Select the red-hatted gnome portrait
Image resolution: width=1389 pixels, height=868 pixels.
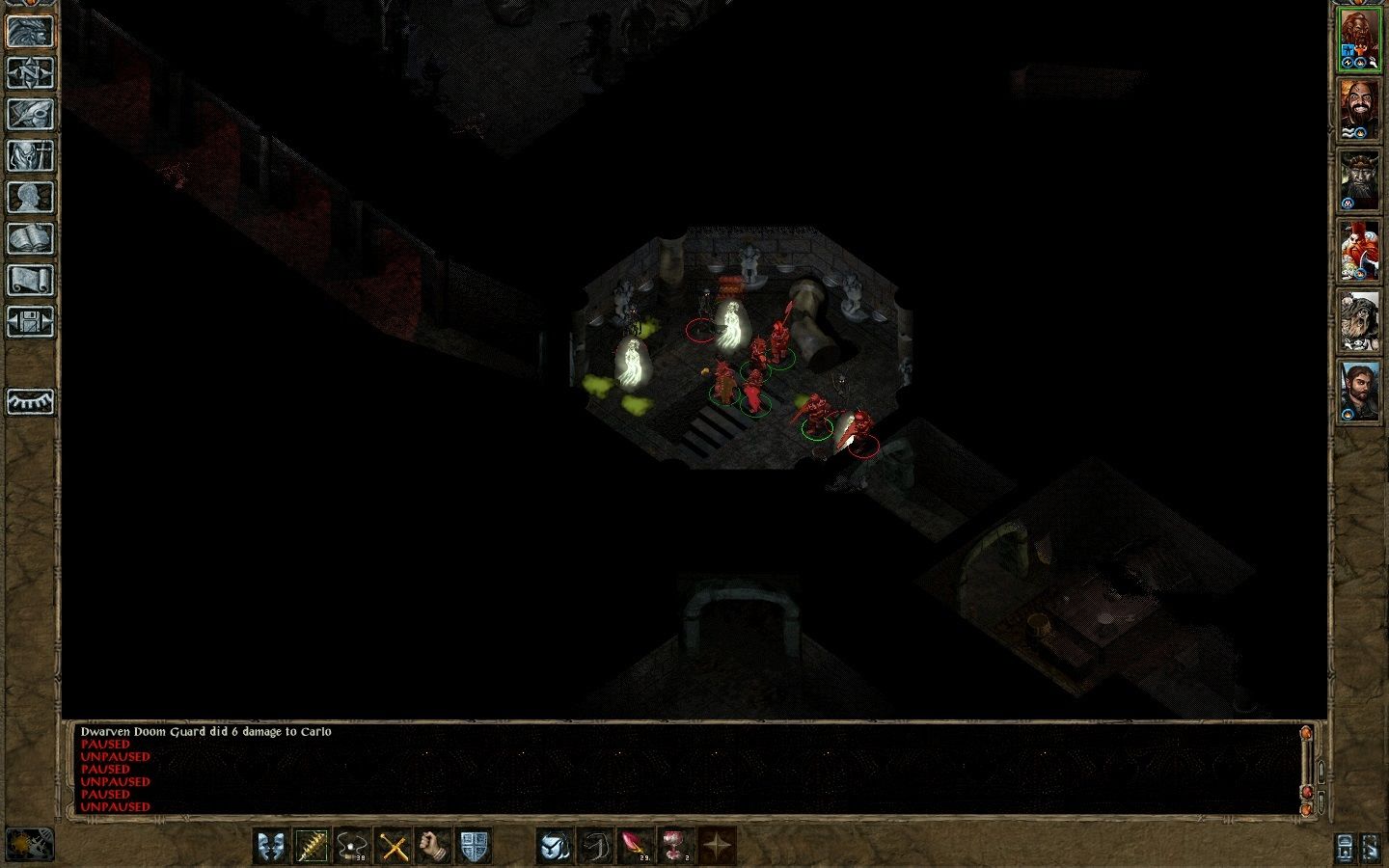pos(1359,252)
